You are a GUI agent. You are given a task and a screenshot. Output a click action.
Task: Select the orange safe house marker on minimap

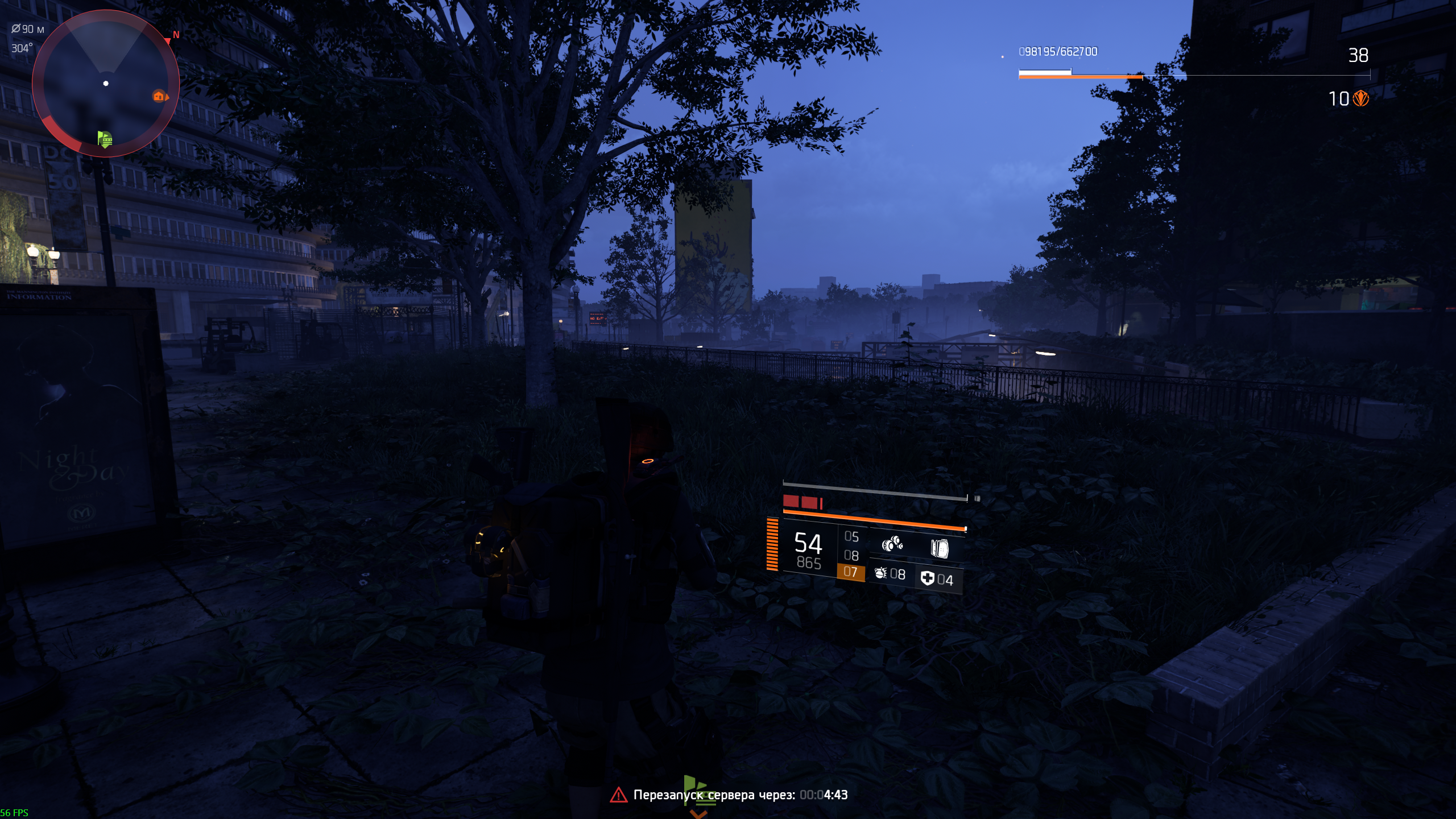tap(159, 96)
